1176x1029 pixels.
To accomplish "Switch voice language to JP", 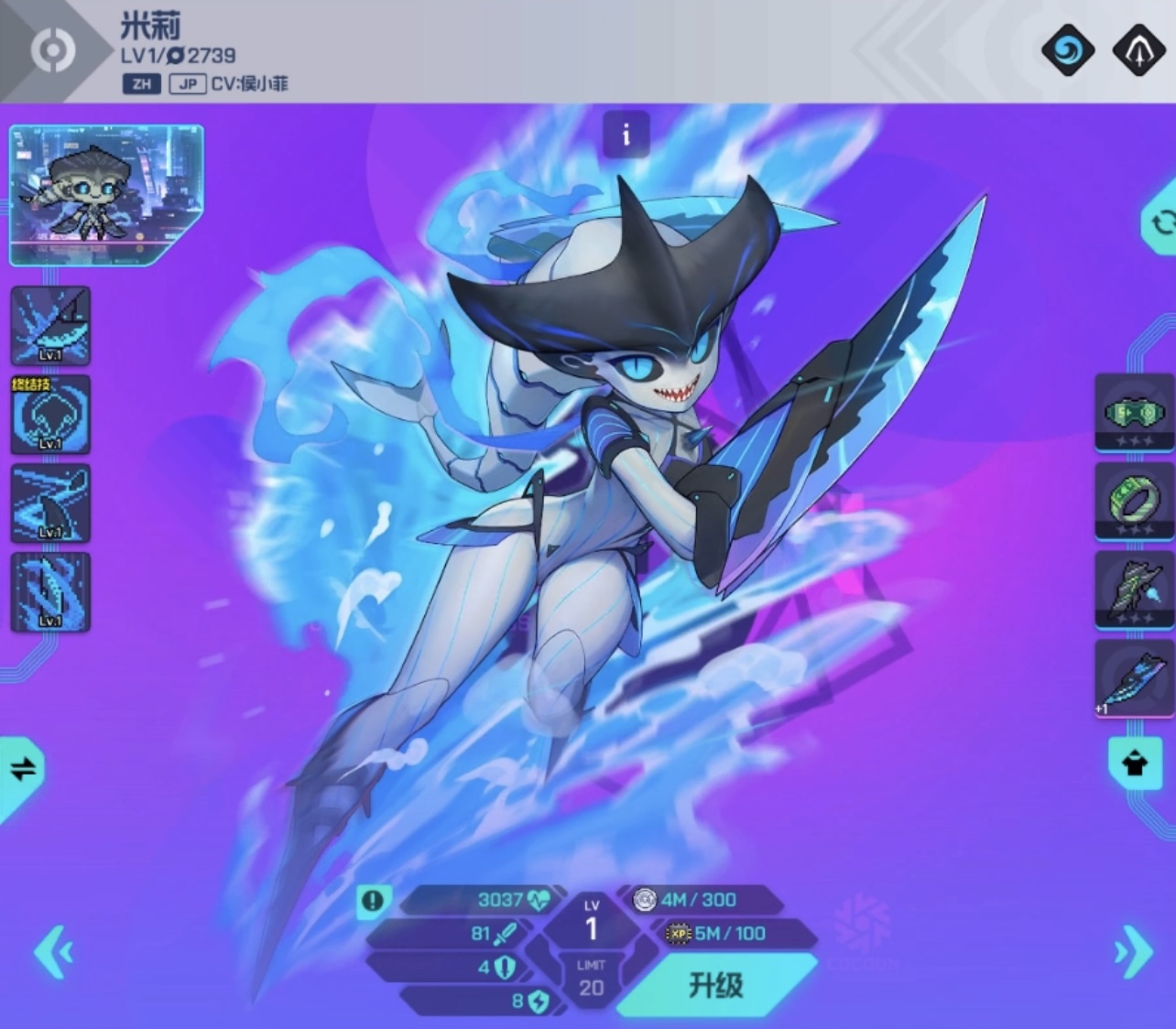I will [x=187, y=84].
